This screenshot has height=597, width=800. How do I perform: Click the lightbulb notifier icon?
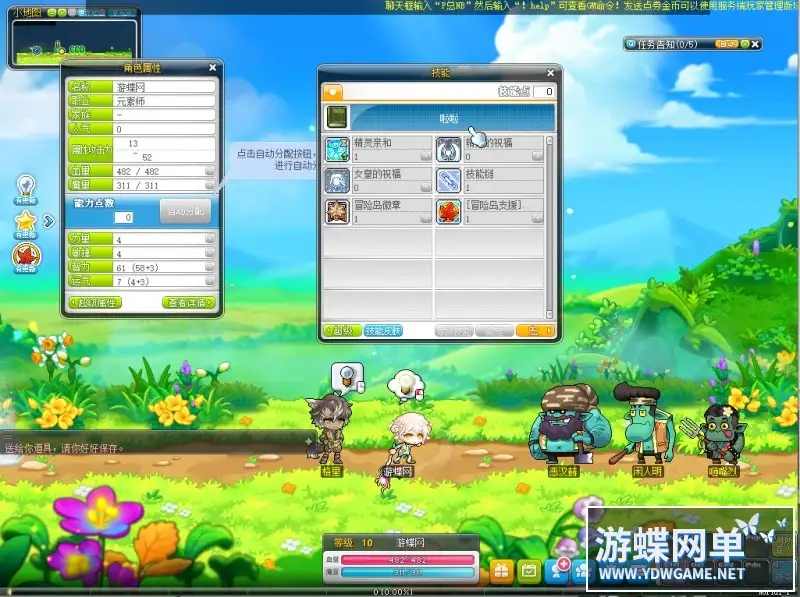click(25, 188)
